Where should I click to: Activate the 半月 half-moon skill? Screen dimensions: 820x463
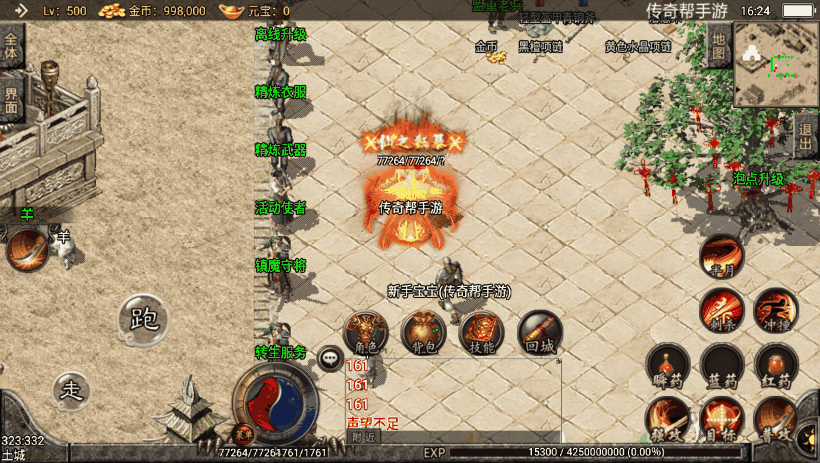click(x=721, y=256)
